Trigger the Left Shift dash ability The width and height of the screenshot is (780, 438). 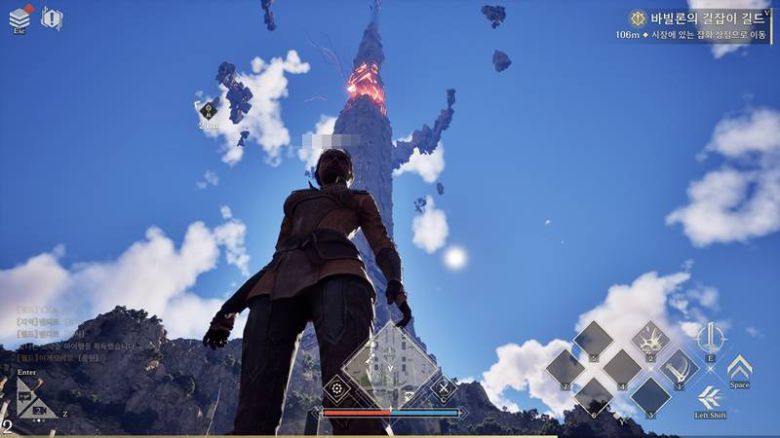(x=710, y=397)
